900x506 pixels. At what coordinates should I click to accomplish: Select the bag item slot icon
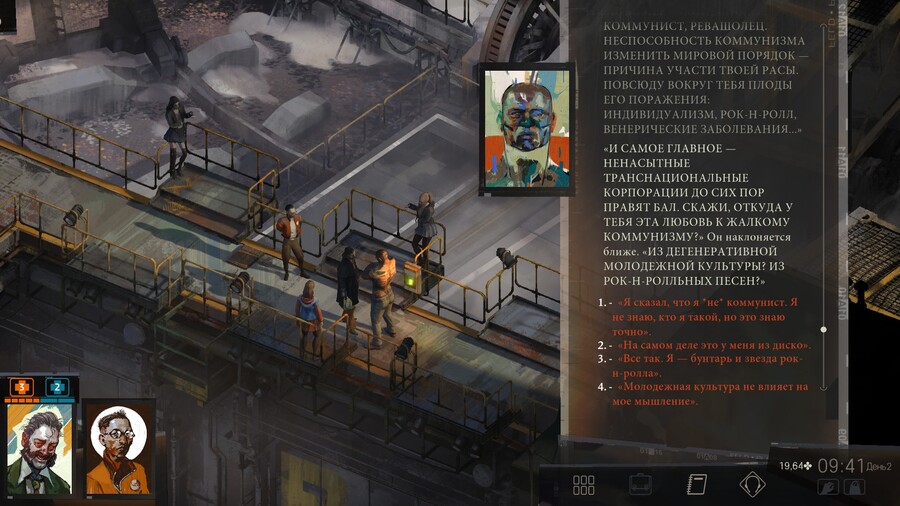tap(853, 487)
